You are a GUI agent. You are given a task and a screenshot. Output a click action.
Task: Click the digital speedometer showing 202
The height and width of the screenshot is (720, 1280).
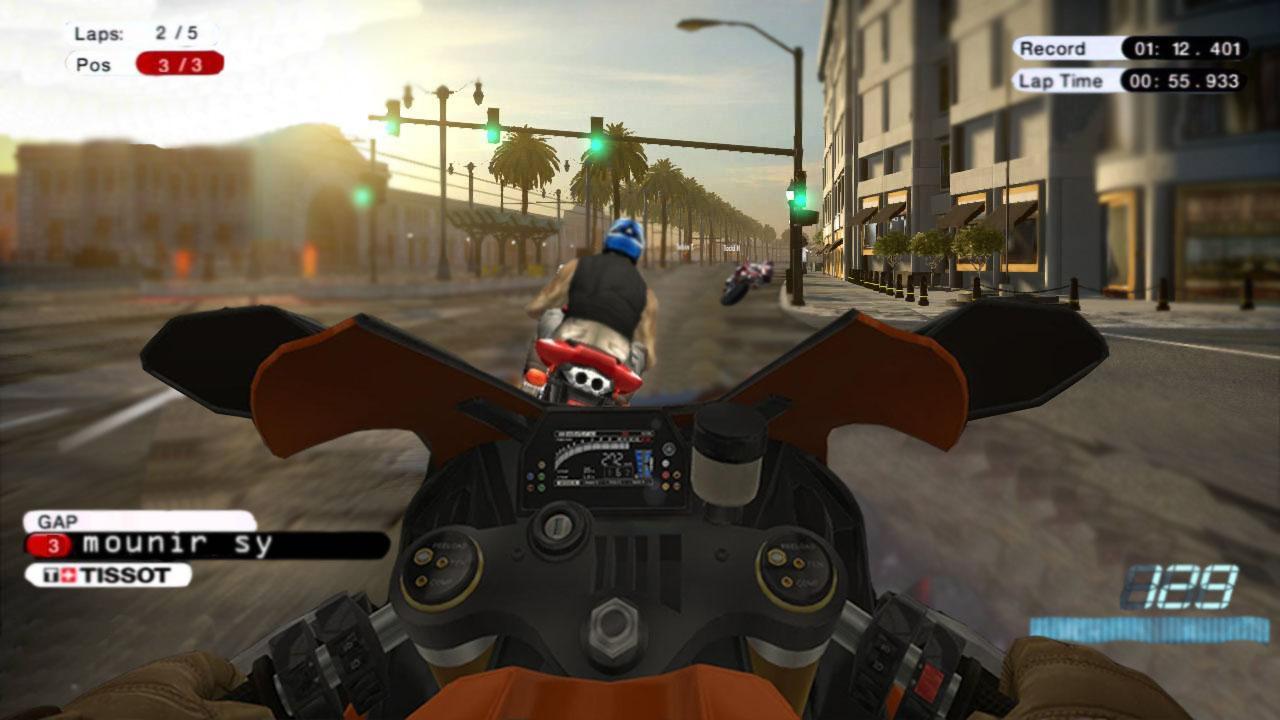coord(612,457)
